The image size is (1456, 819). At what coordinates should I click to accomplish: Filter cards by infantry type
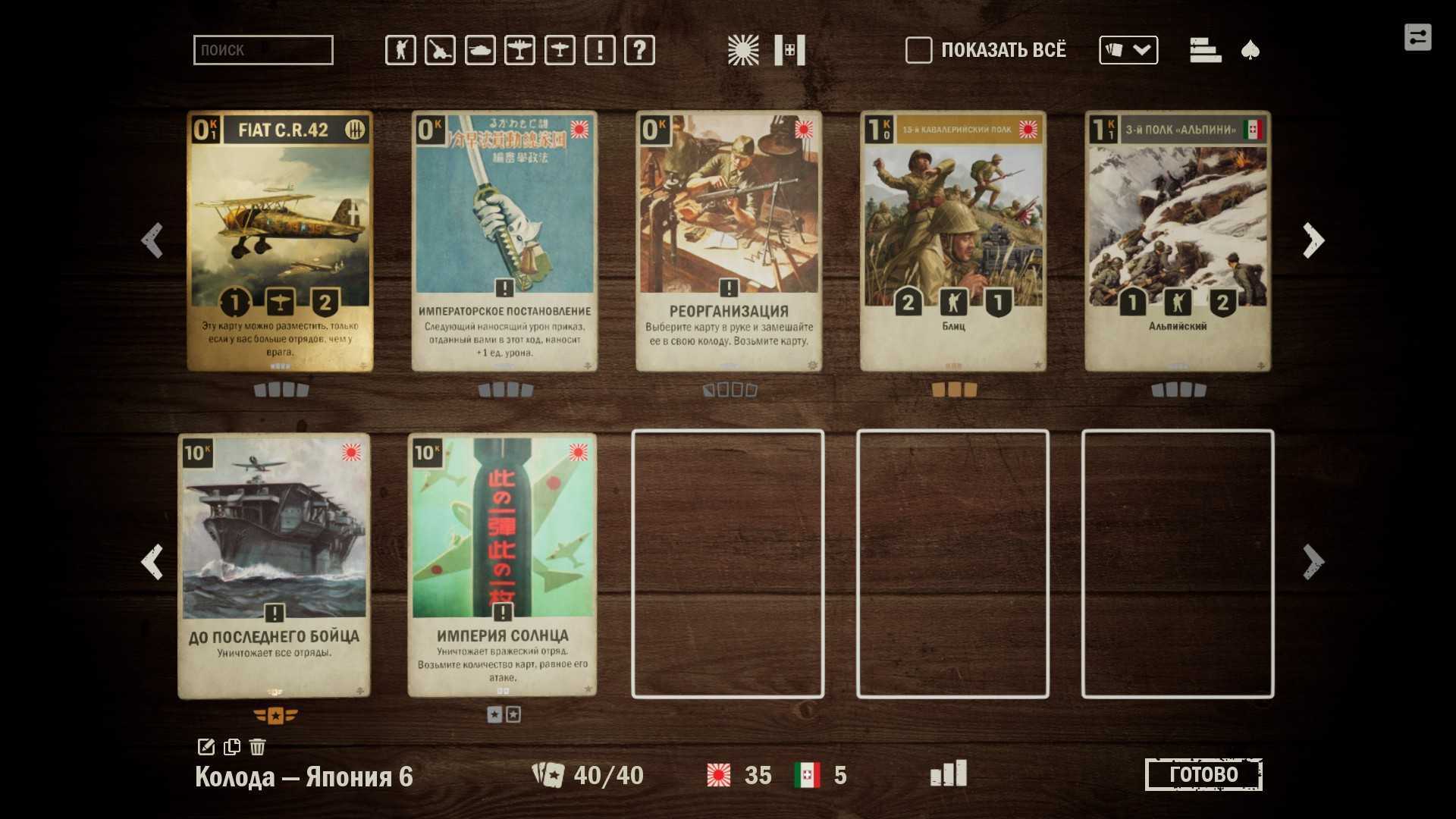400,50
